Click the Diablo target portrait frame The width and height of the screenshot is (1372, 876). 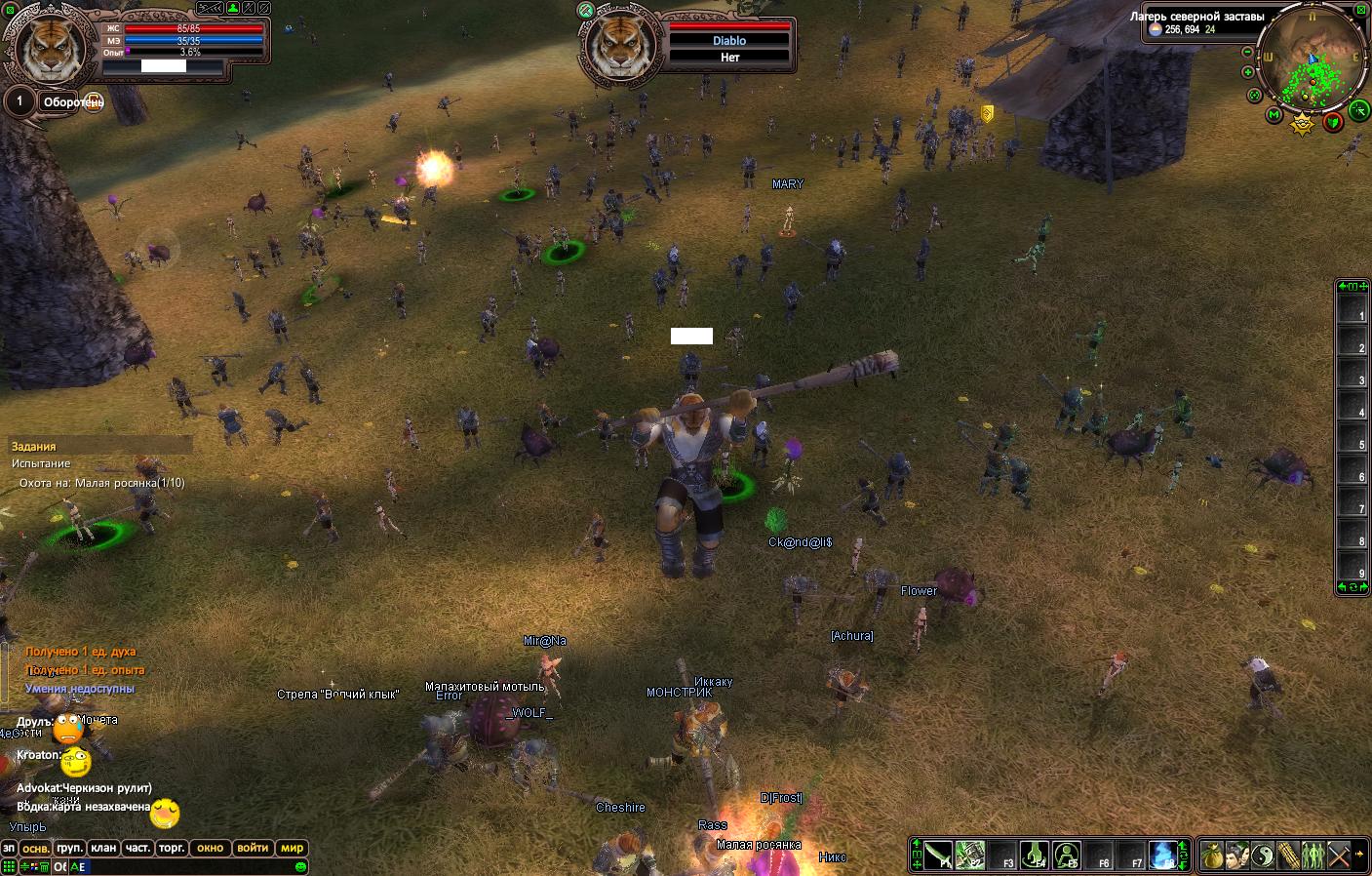click(619, 45)
